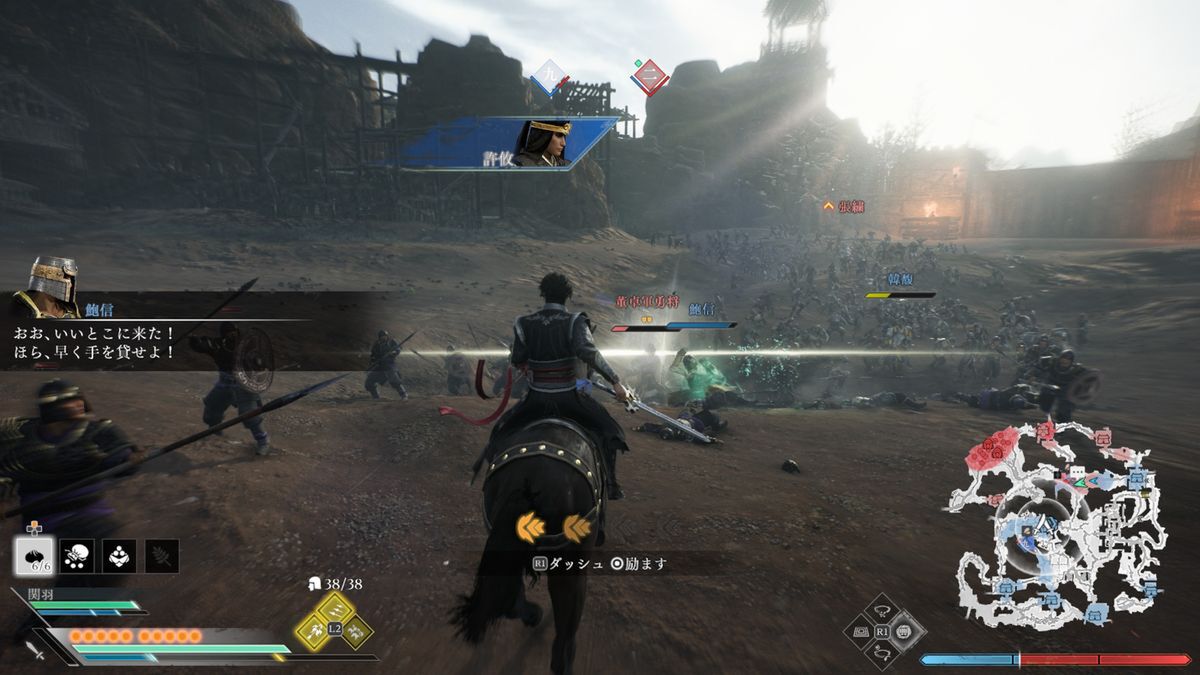Activate the right yellow diamond battle art
Screen dimensions: 1200x675
tap(357, 630)
